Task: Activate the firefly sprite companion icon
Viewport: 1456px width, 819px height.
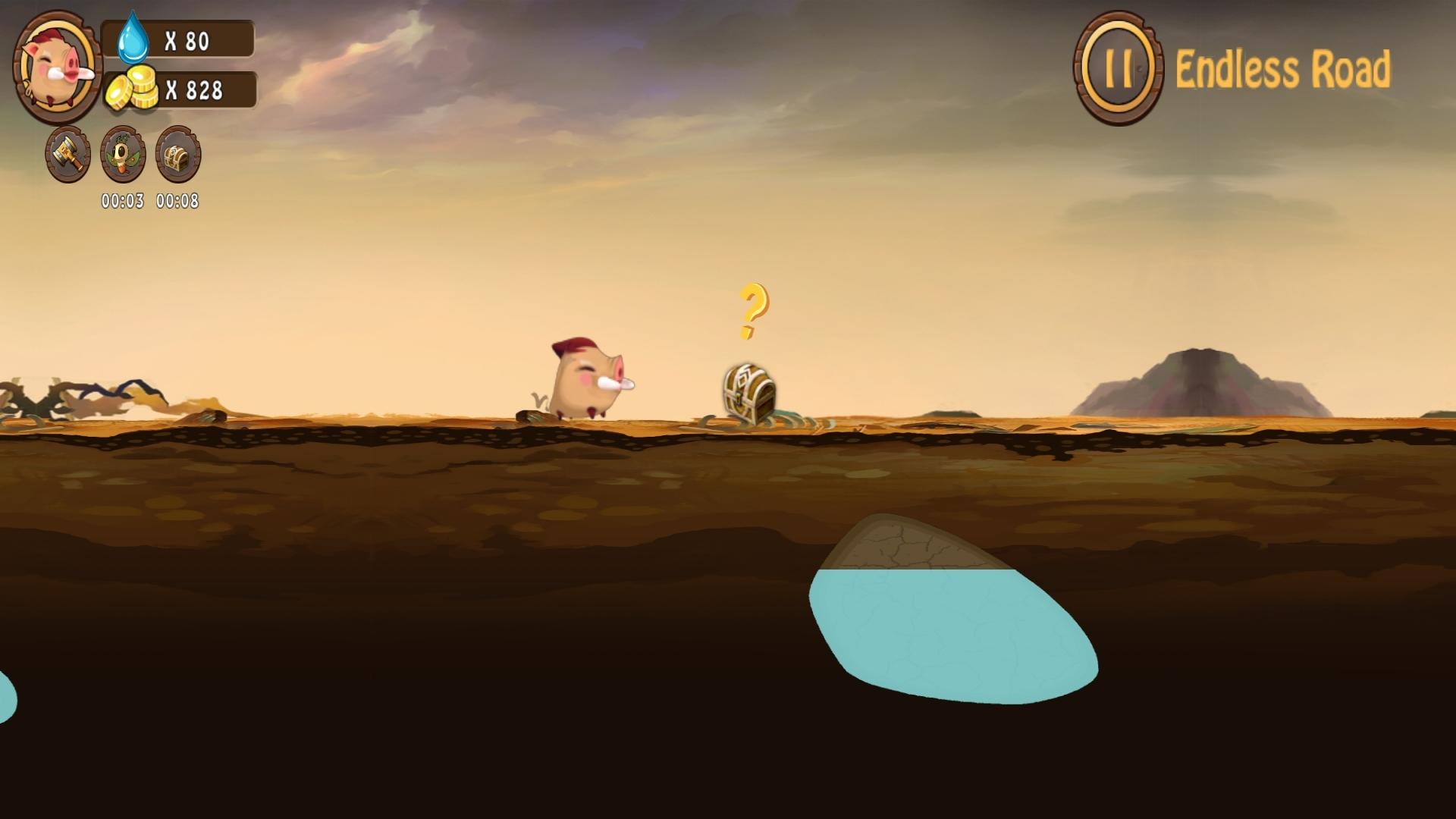Action: pos(122,155)
